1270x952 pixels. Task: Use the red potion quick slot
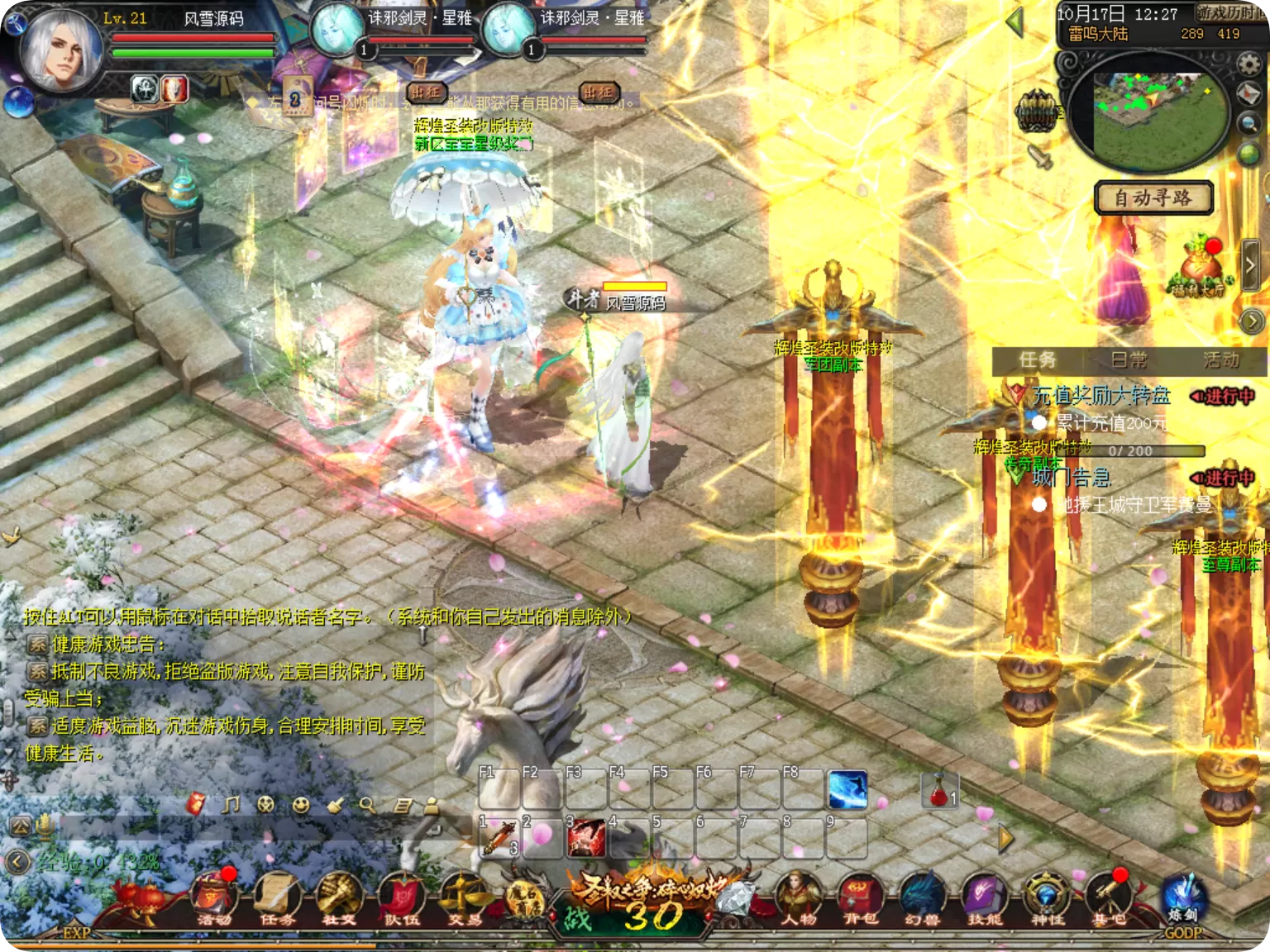(940, 792)
